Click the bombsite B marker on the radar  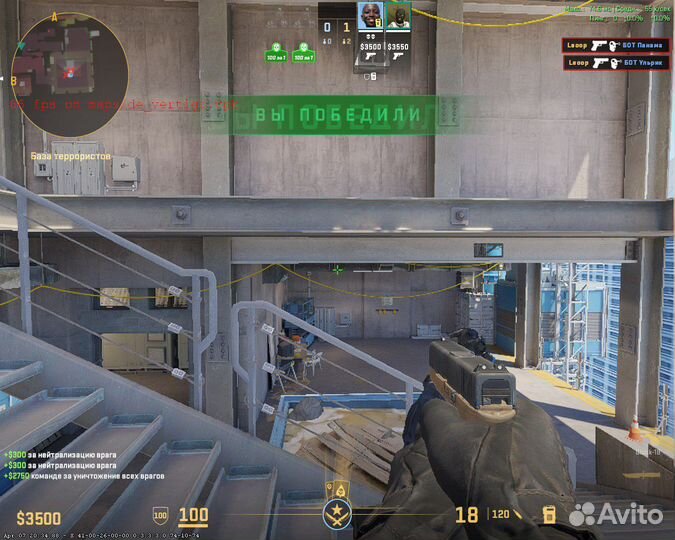click(14, 80)
